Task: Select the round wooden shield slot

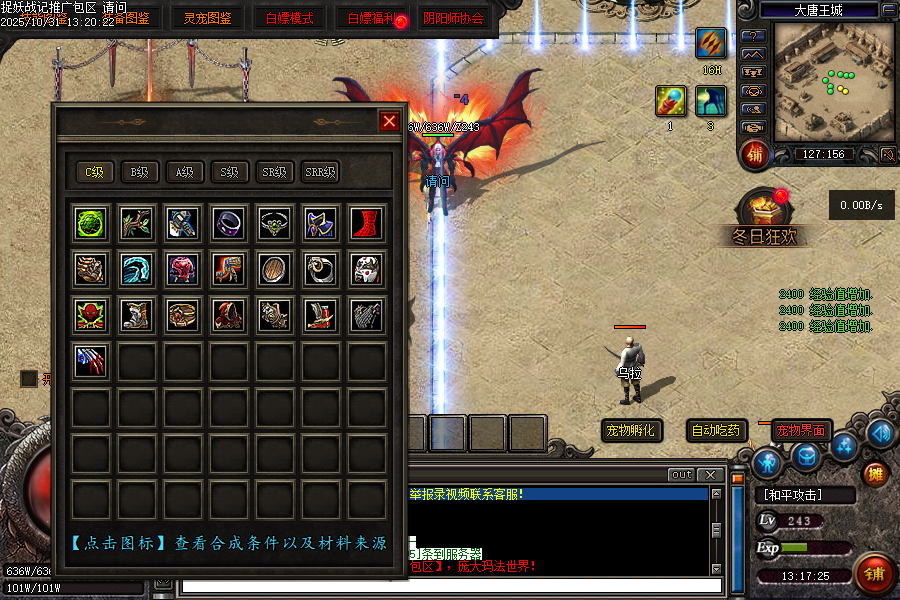Action: tap(275, 269)
